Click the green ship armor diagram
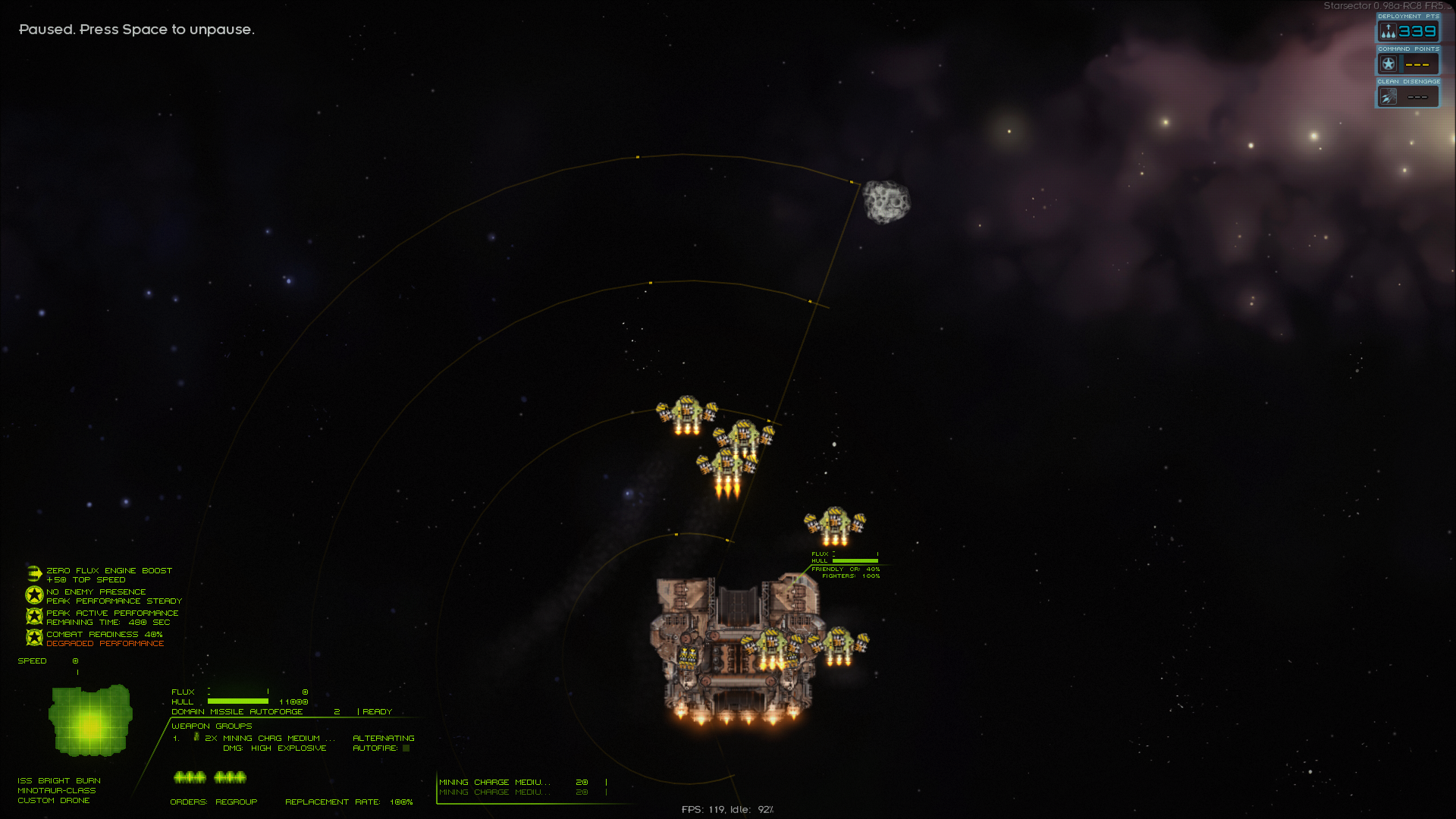 [90, 720]
